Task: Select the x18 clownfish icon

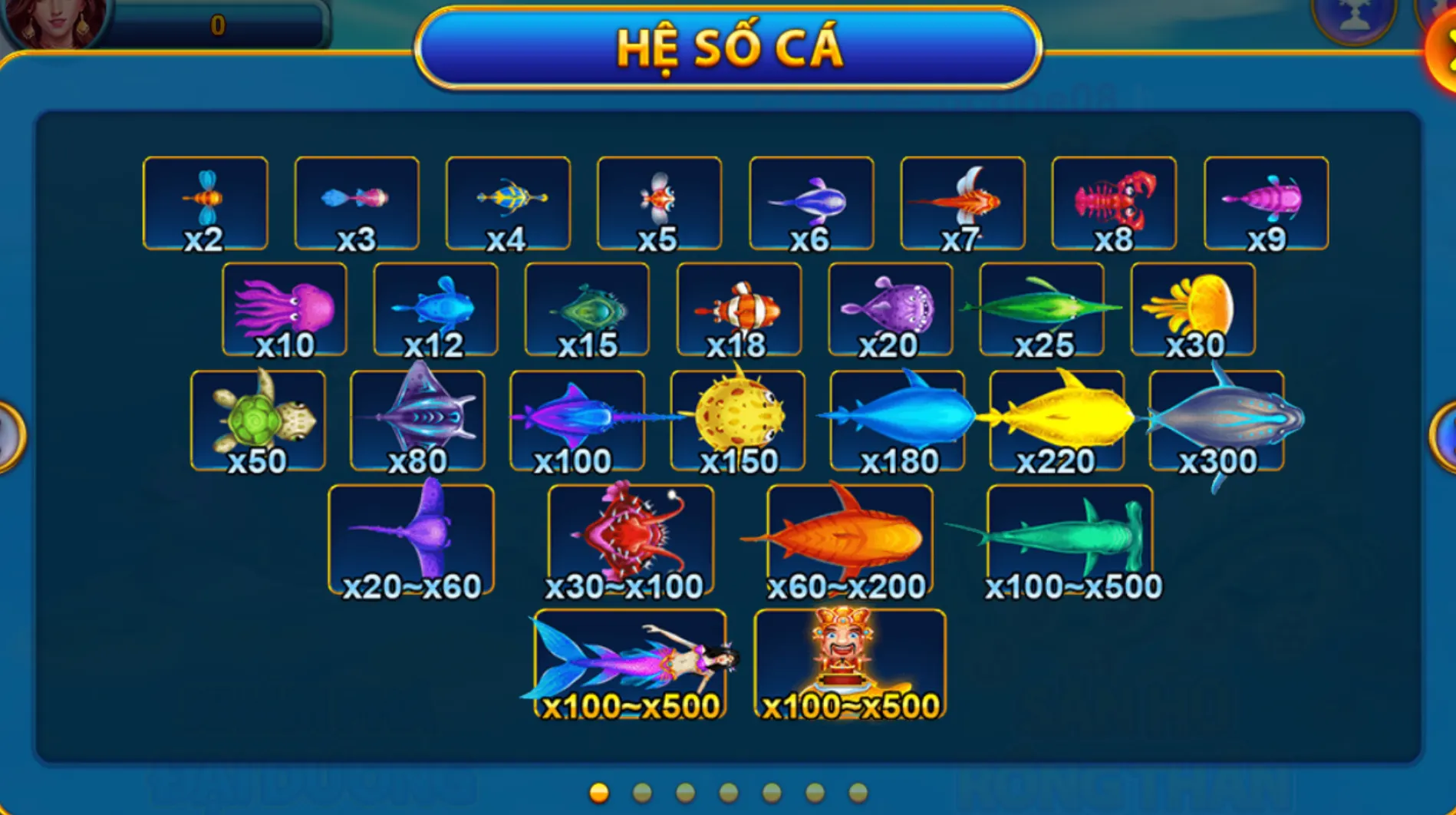Action: coord(739,307)
